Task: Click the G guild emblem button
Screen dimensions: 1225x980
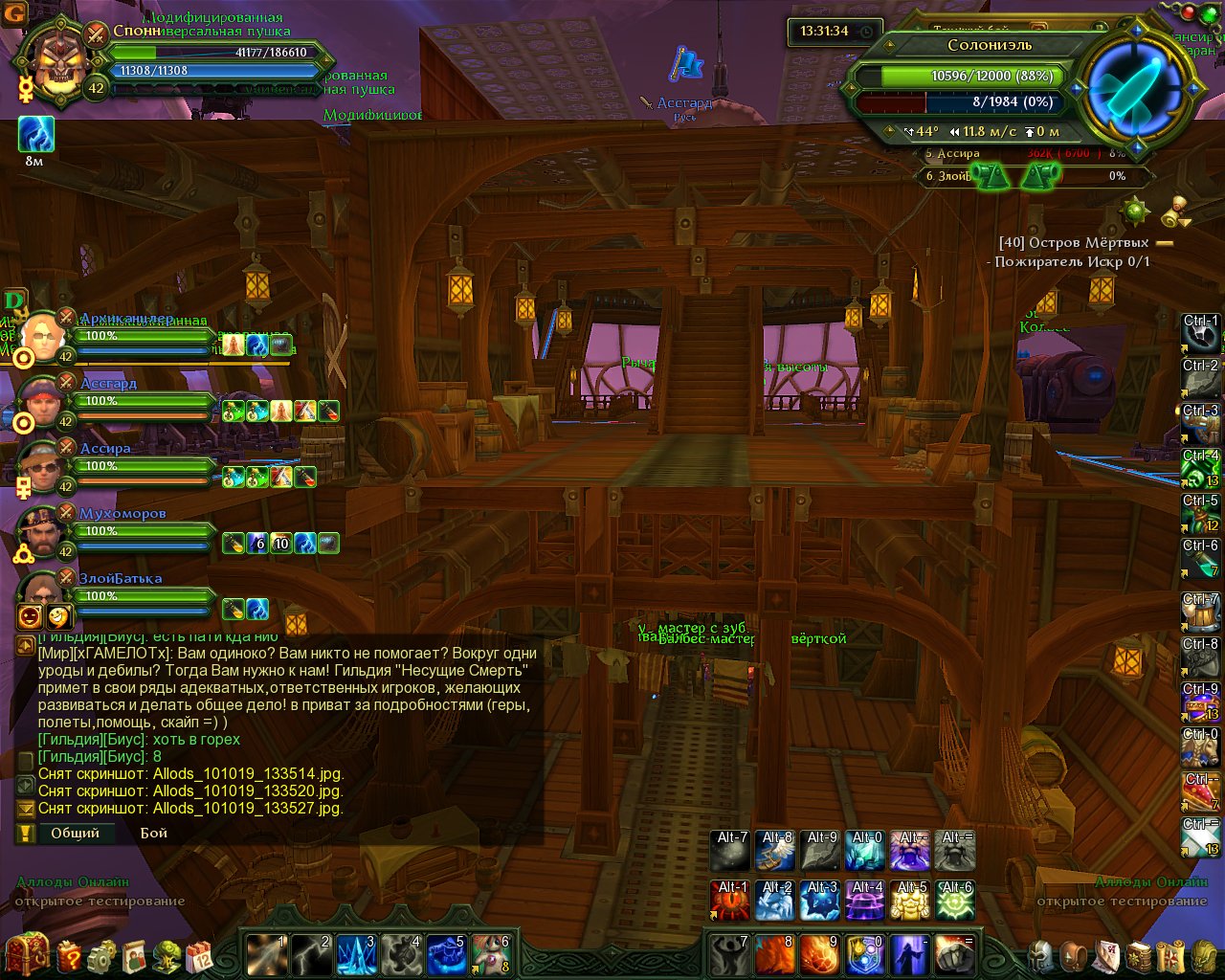Action: click(x=13, y=15)
